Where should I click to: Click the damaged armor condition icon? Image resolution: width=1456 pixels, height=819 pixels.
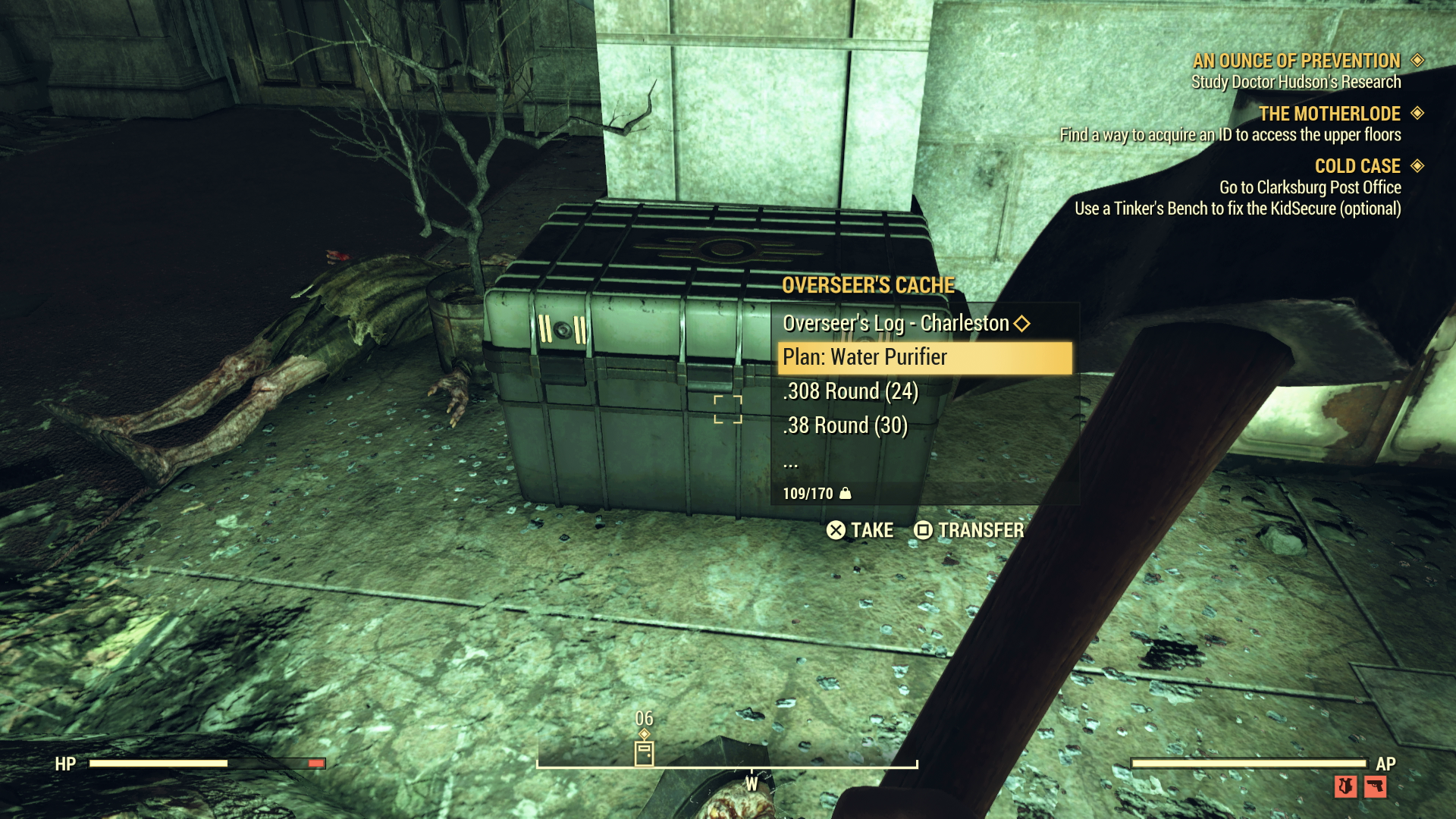tap(1345, 787)
